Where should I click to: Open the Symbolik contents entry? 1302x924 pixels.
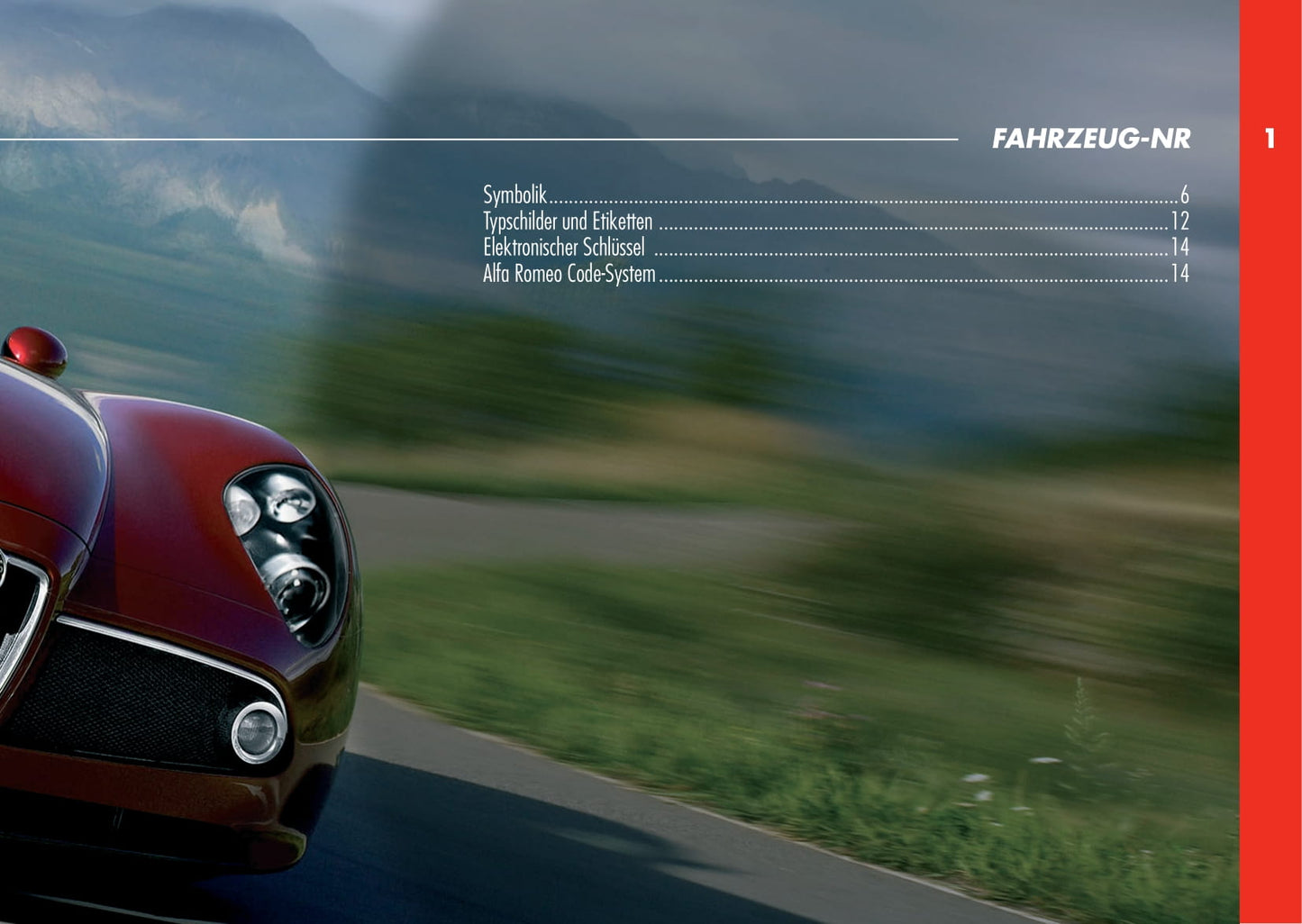515,195
